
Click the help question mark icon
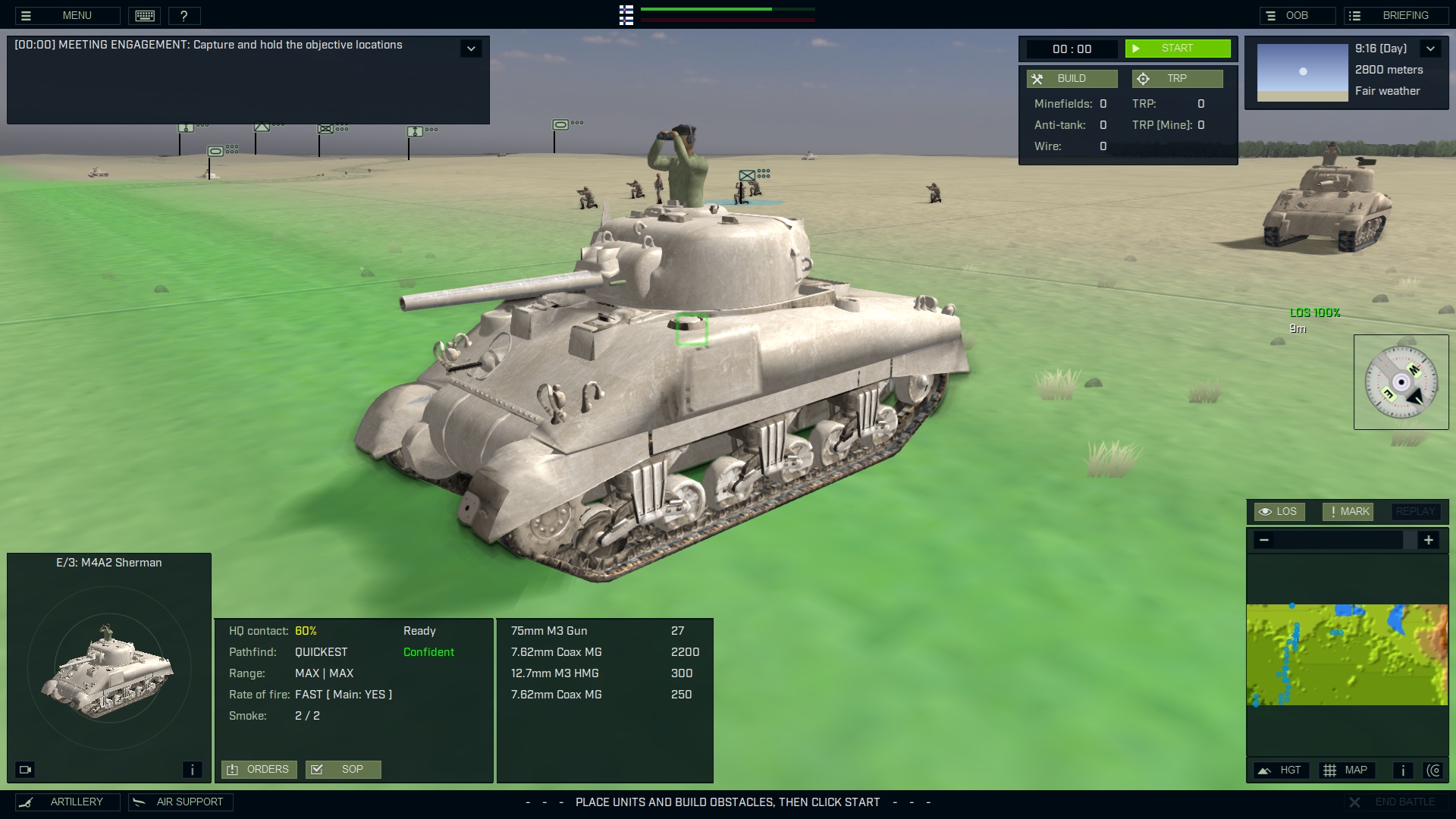coord(185,15)
